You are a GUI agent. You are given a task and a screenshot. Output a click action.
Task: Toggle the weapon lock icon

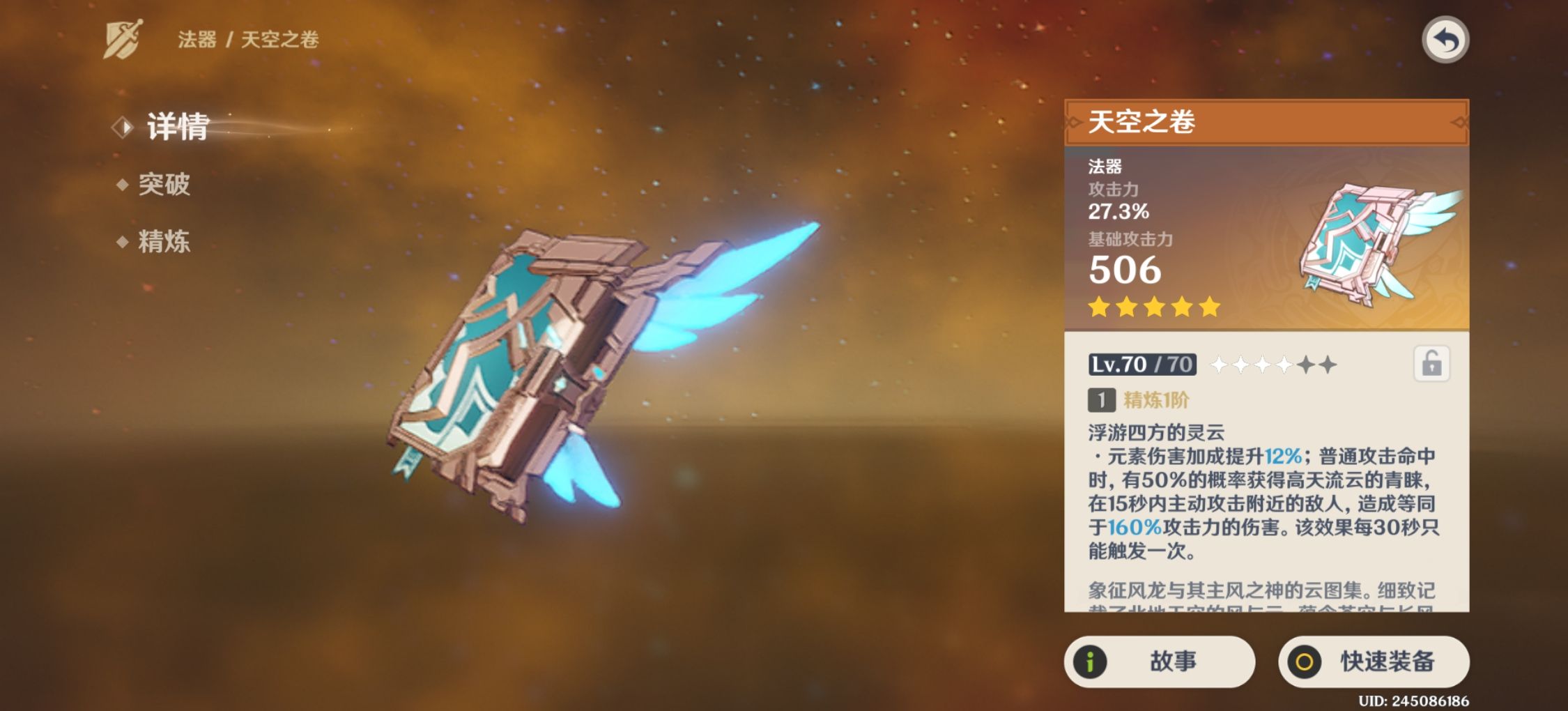tap(1431, 364)
